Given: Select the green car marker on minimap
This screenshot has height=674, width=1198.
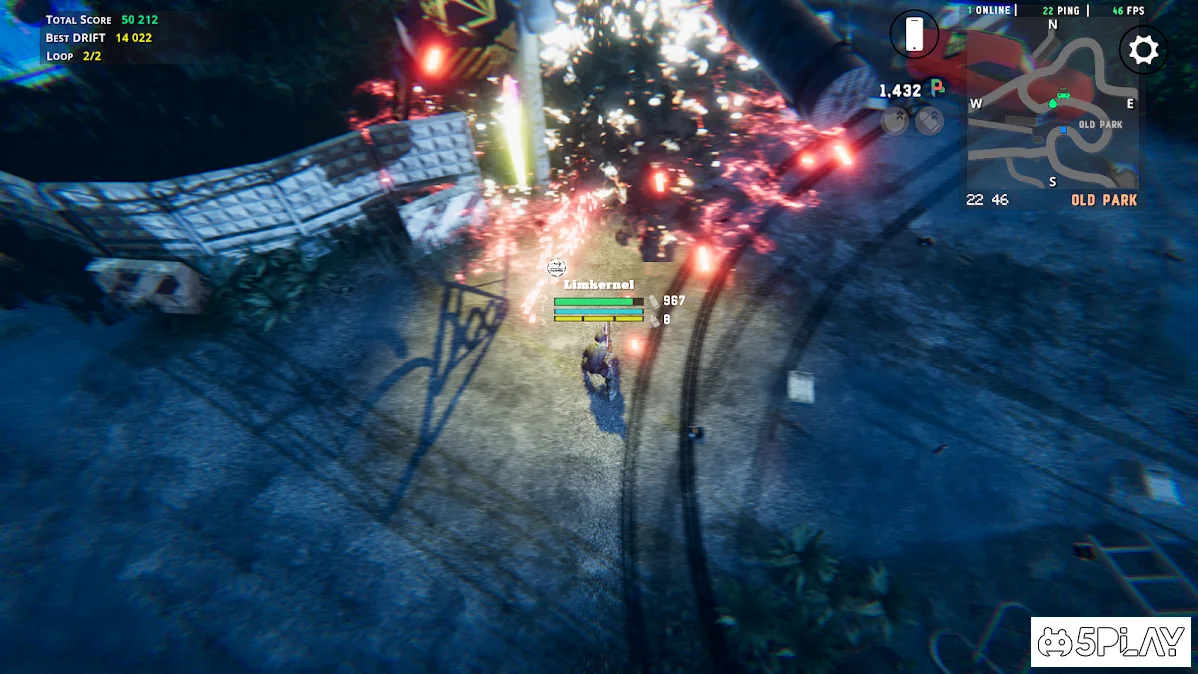Looking at the screenshot, I should (x=1061, y=96).
